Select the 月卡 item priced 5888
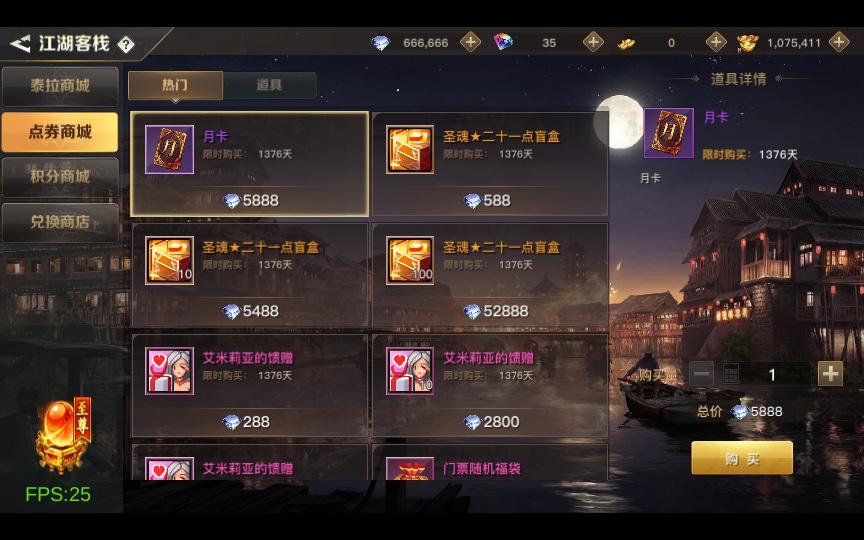Image resolution: width=864 pixels, height=540 pixels. pyautogui.click(x=250, y=164)
